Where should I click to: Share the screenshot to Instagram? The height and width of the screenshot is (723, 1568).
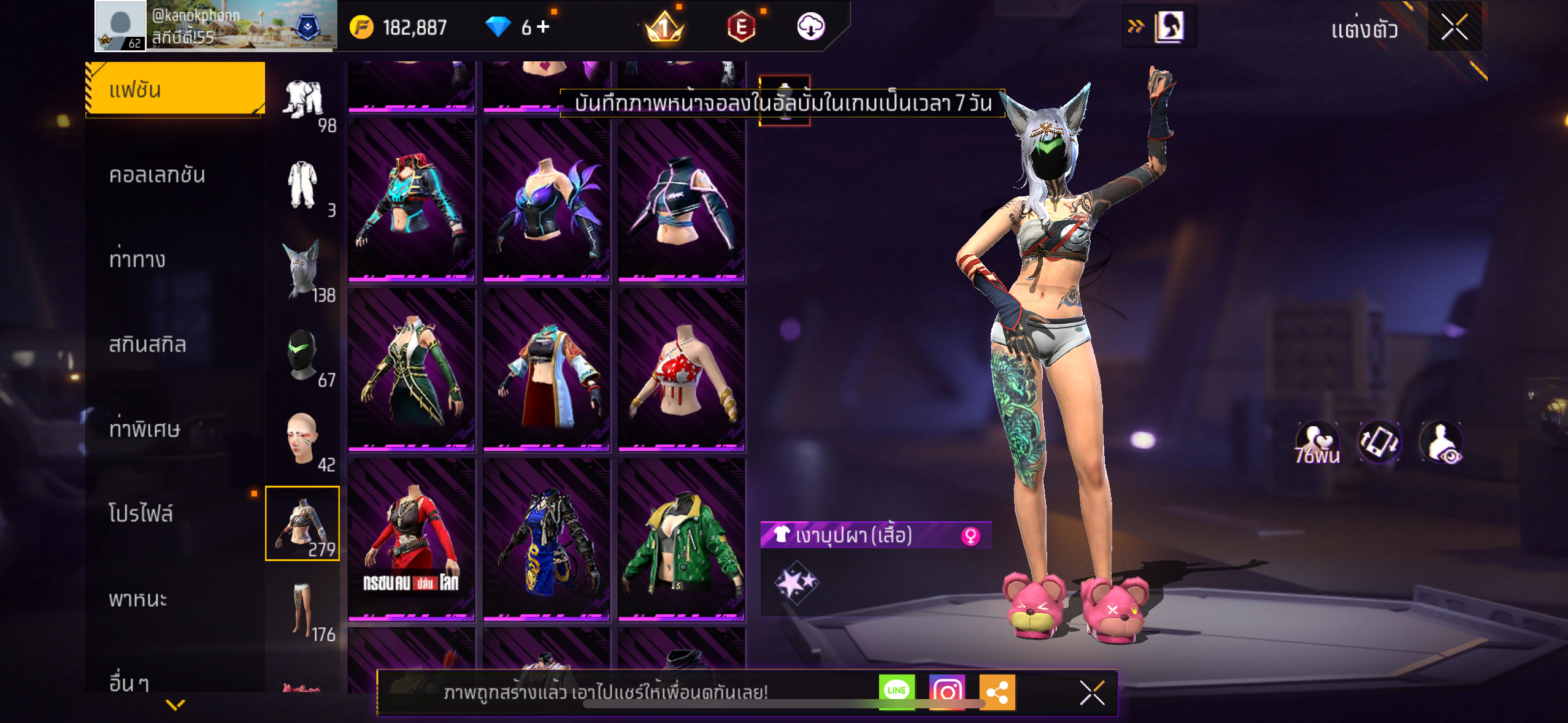(947, 691)
